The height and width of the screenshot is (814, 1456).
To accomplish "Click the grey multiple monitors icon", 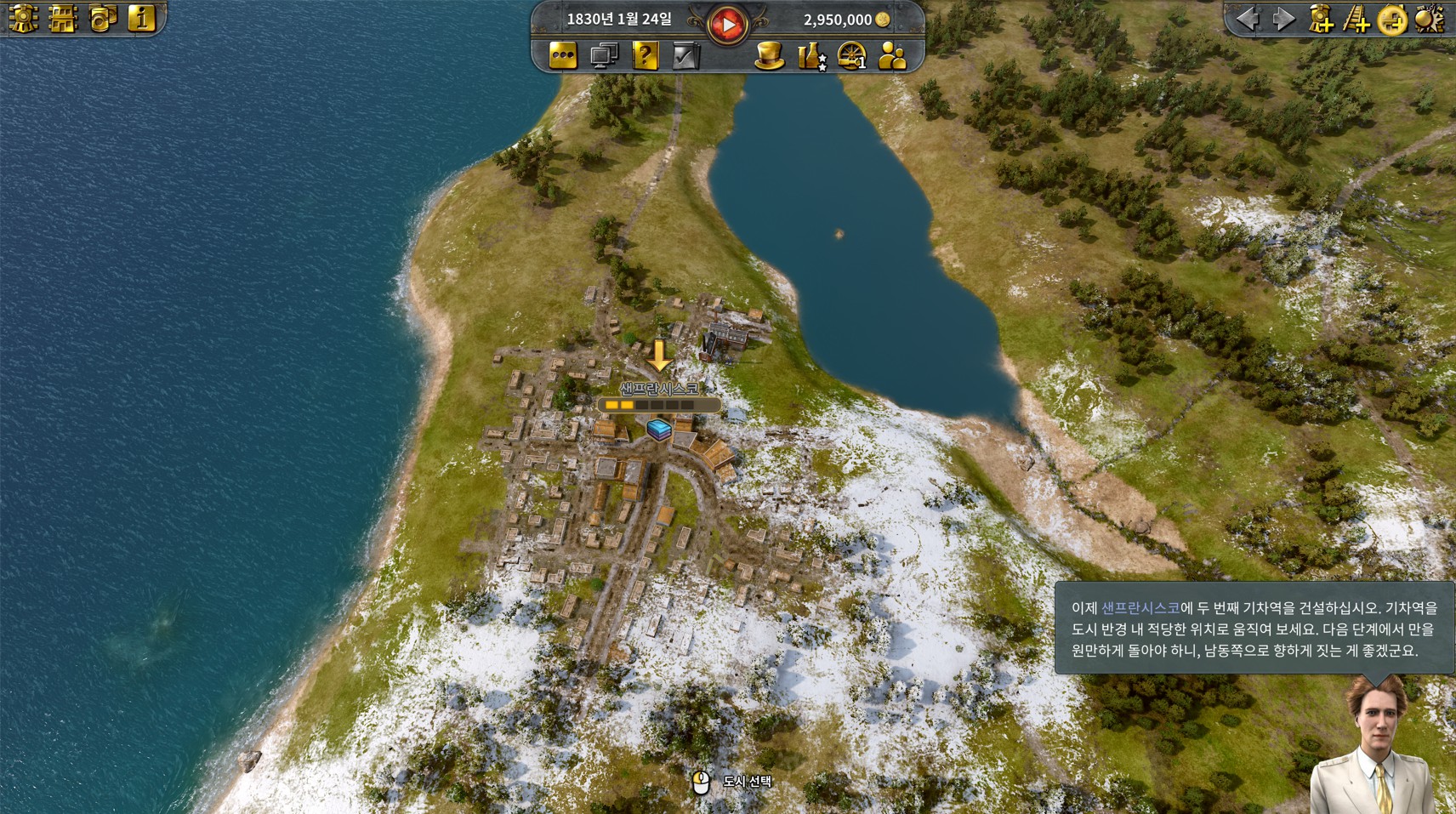I will pos(604,56).
